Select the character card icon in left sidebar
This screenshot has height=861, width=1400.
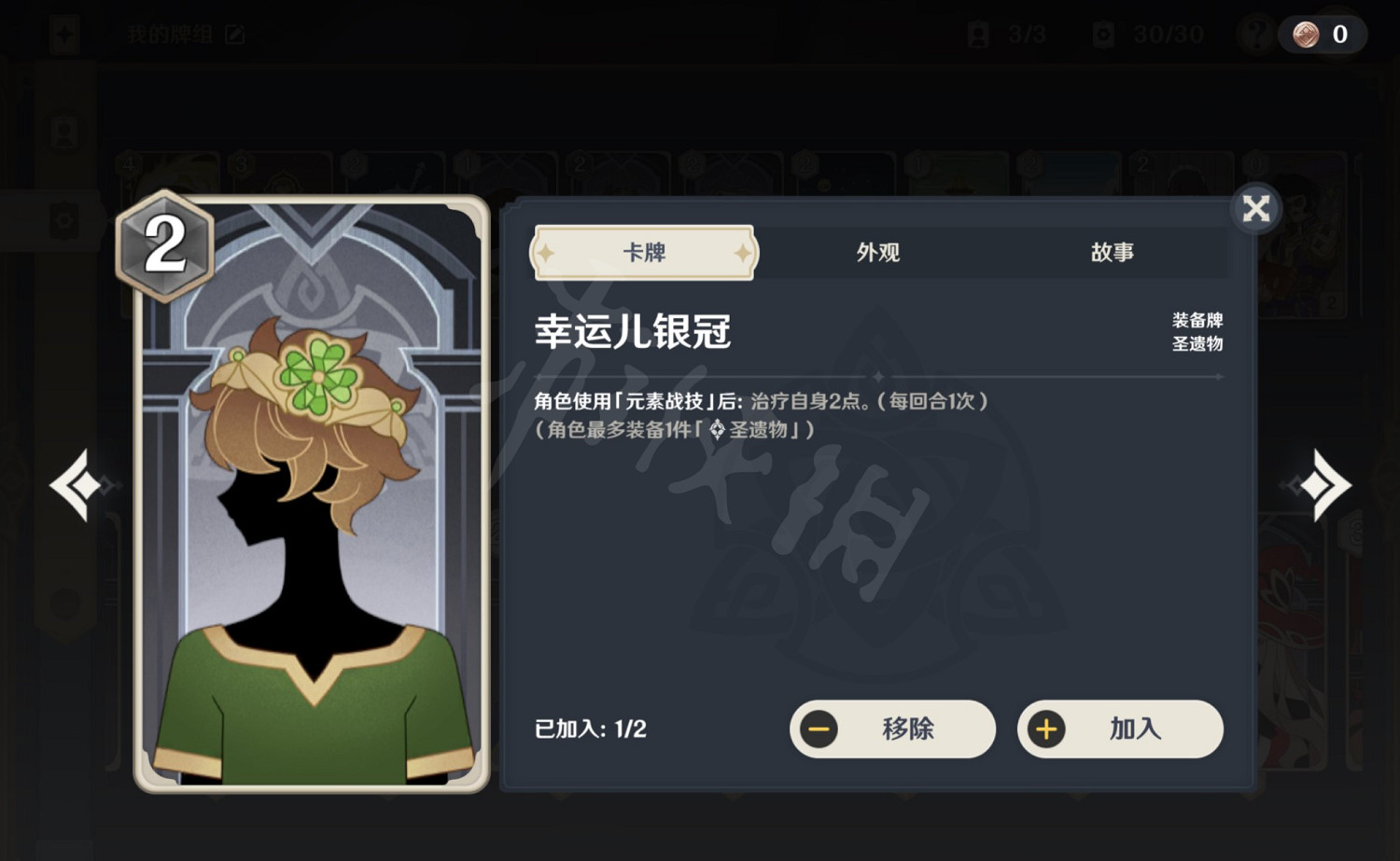63,131
